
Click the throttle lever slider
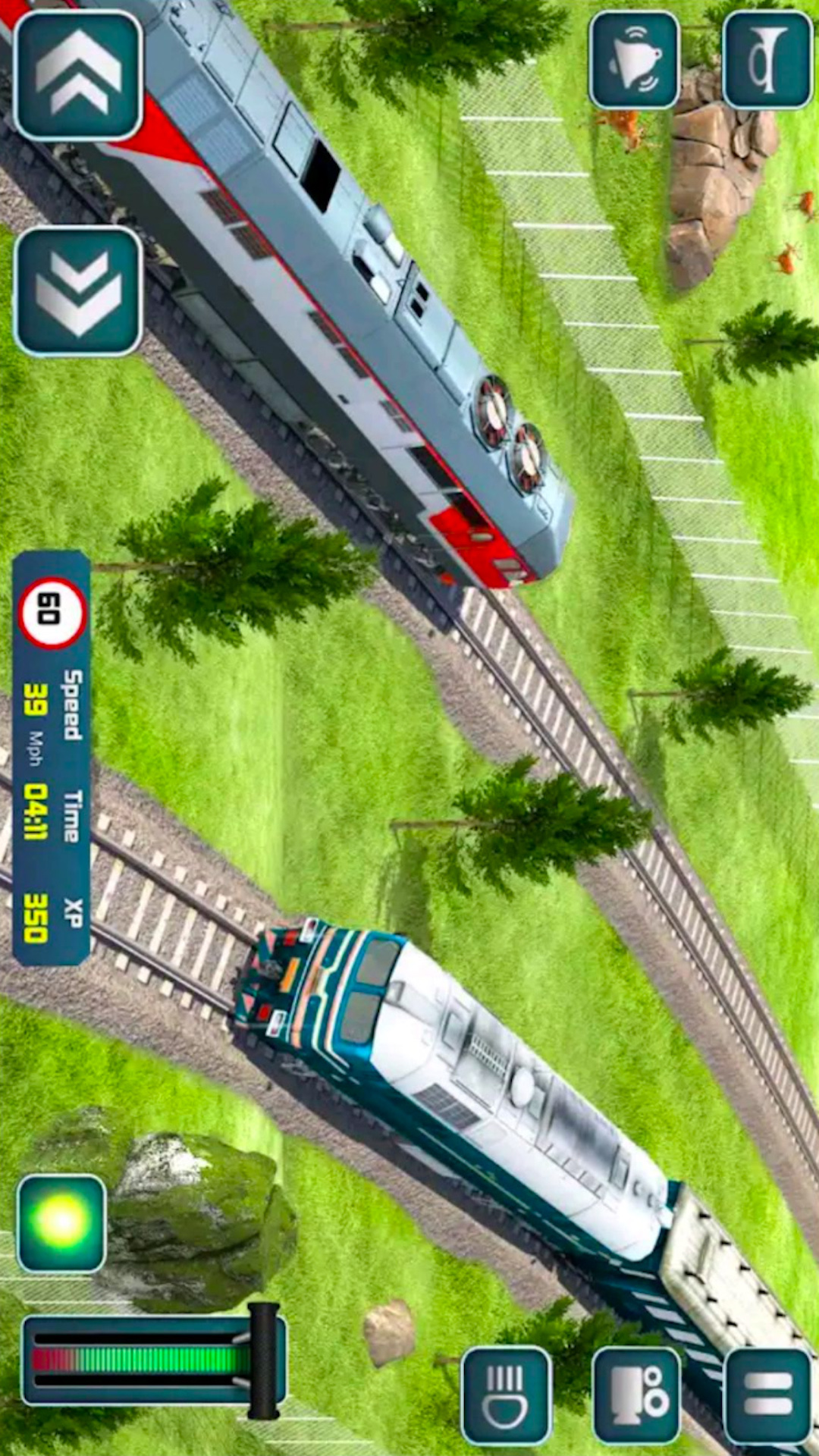click(263, 1360)
